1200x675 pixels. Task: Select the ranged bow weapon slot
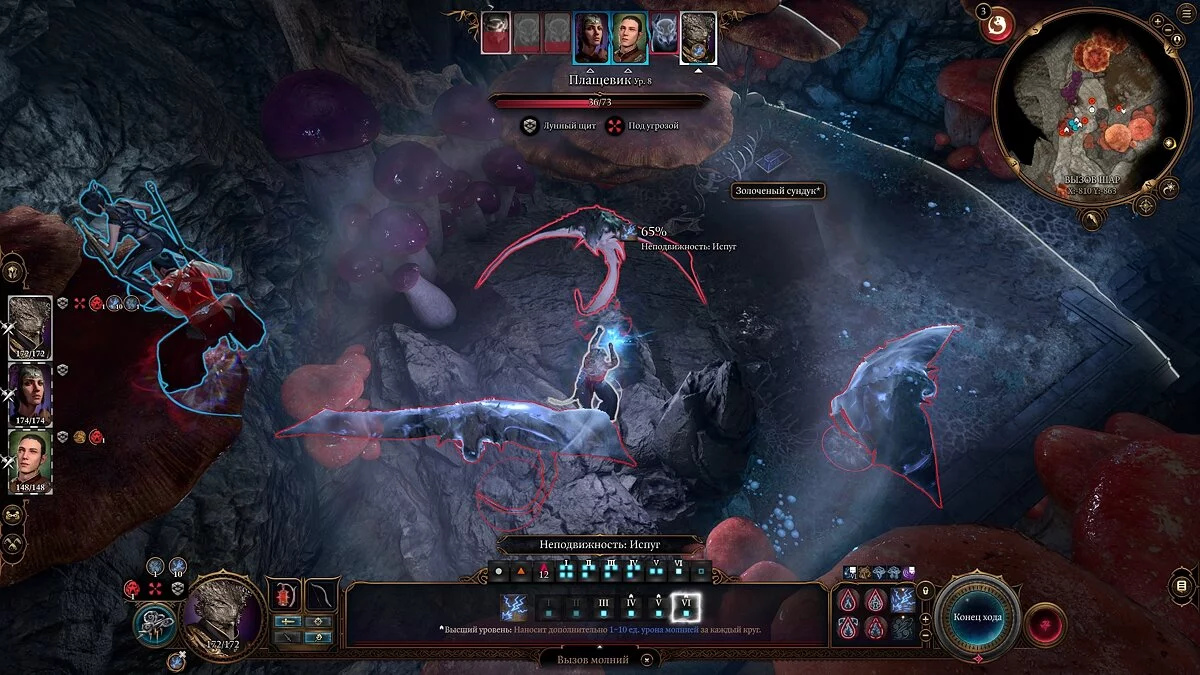(x=322, y=595)
